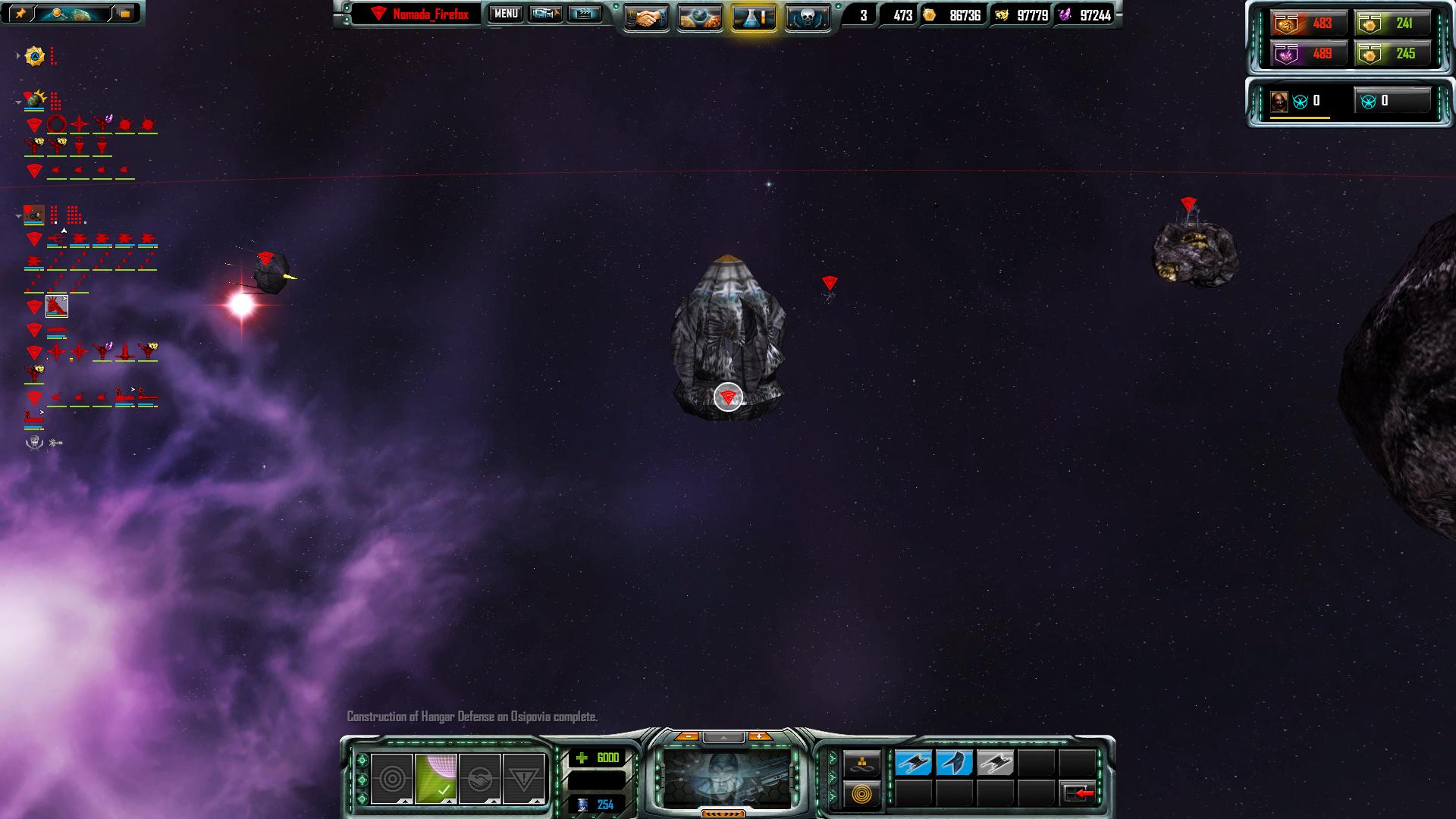Pin the empire tree with the pushpin
Image resolution: width=1456 pixels, height=819 pixels.
coord(20,13)
